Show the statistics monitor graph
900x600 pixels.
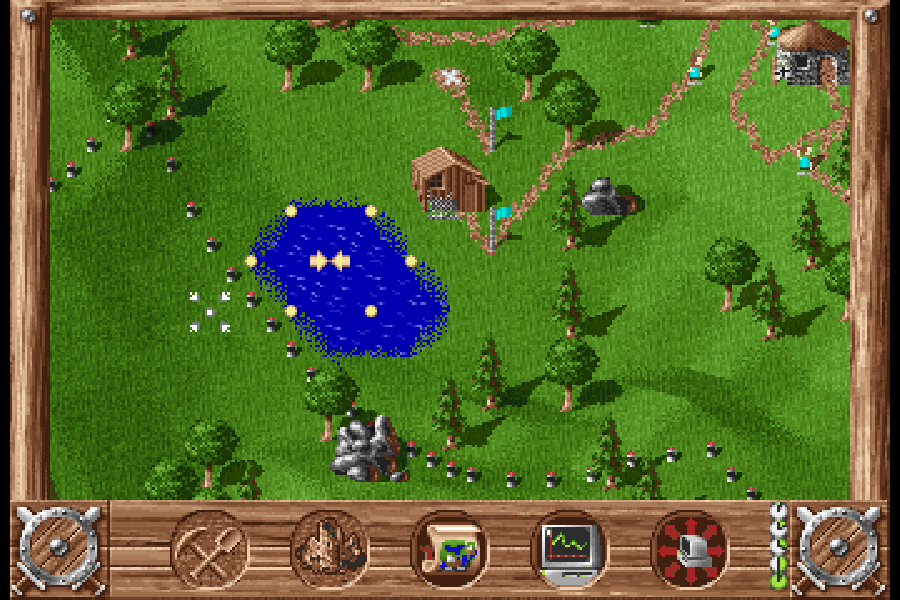[569, 549]
